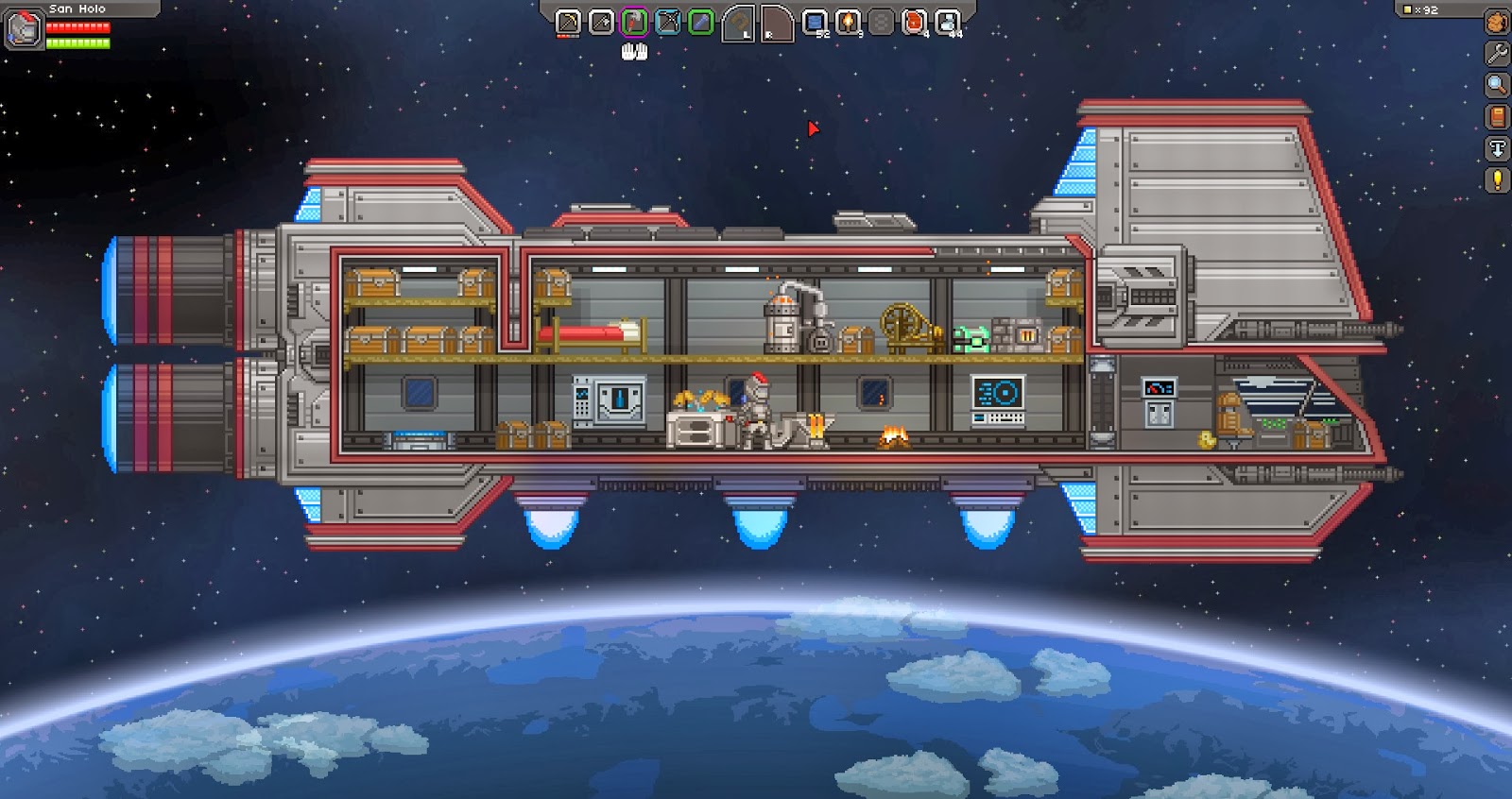The width and height of the screenshot is (1512, 799).
Task: Select the pickaxe hotbar slot
Action: pos(568,22)
